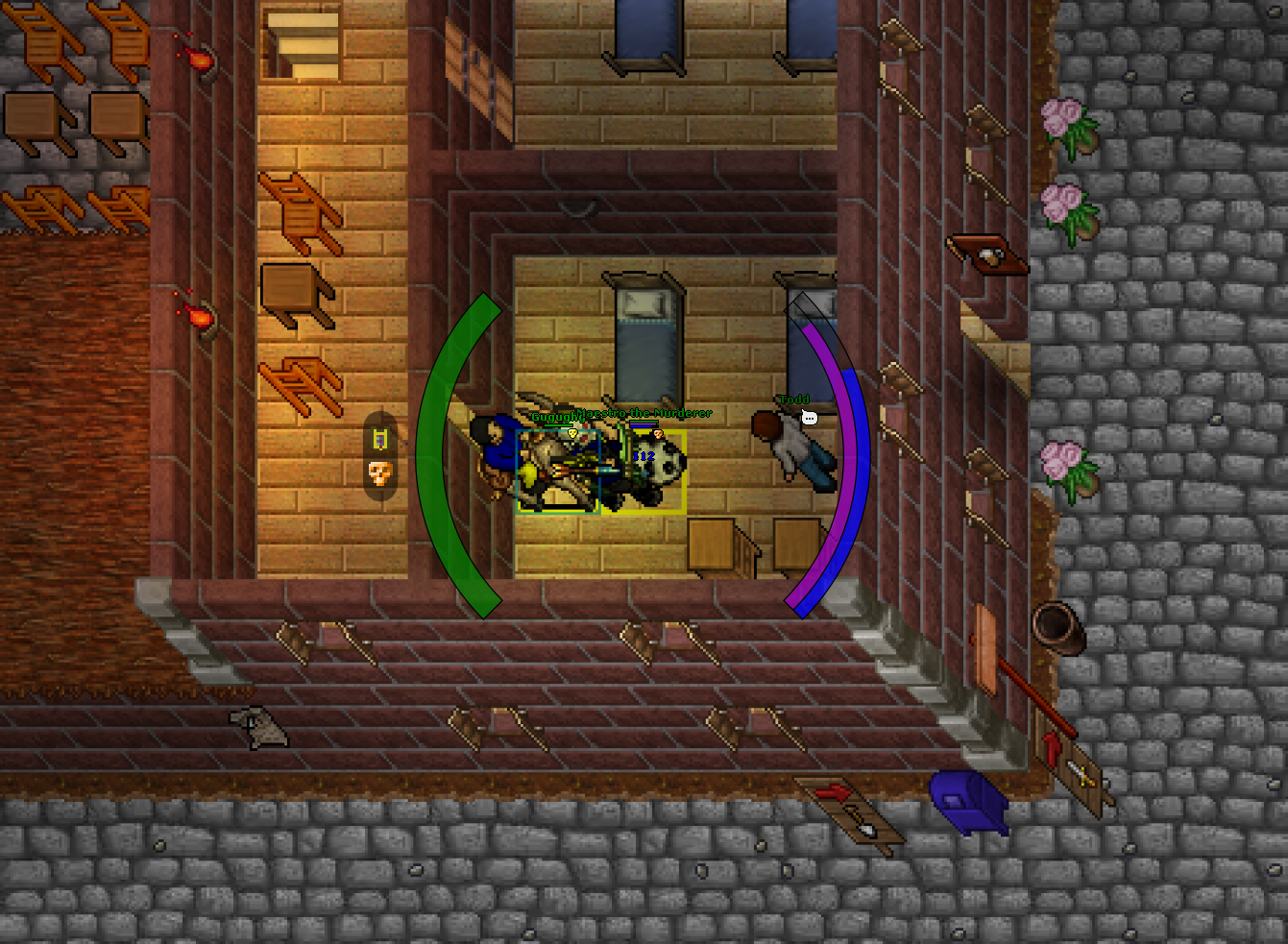This screenshot has height=944, width=1288.
Task: Click the orange skull above Maestro the Murderer
Action: click(658, 434)
